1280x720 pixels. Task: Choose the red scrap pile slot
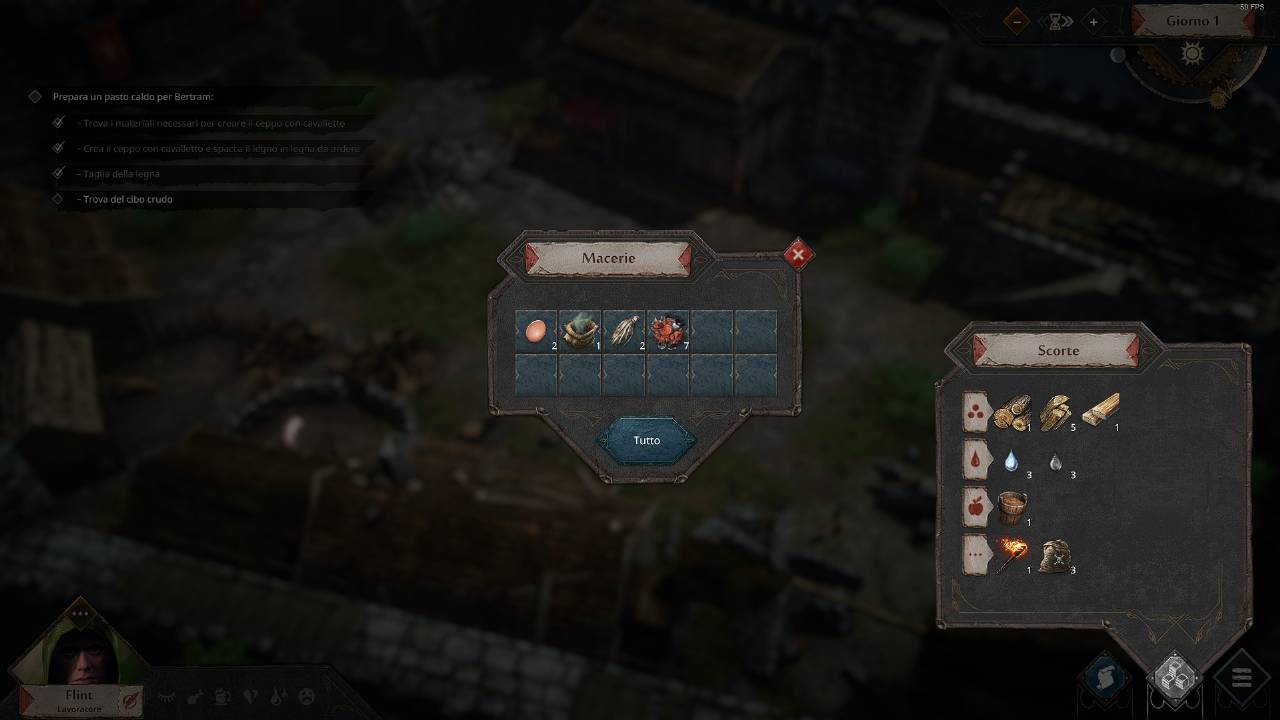[667, 330]
